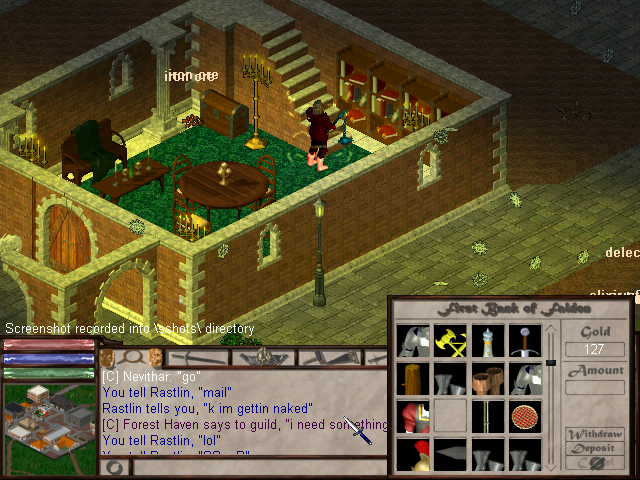
Task: Select the red and white armor slot
Action: point(412,416)
